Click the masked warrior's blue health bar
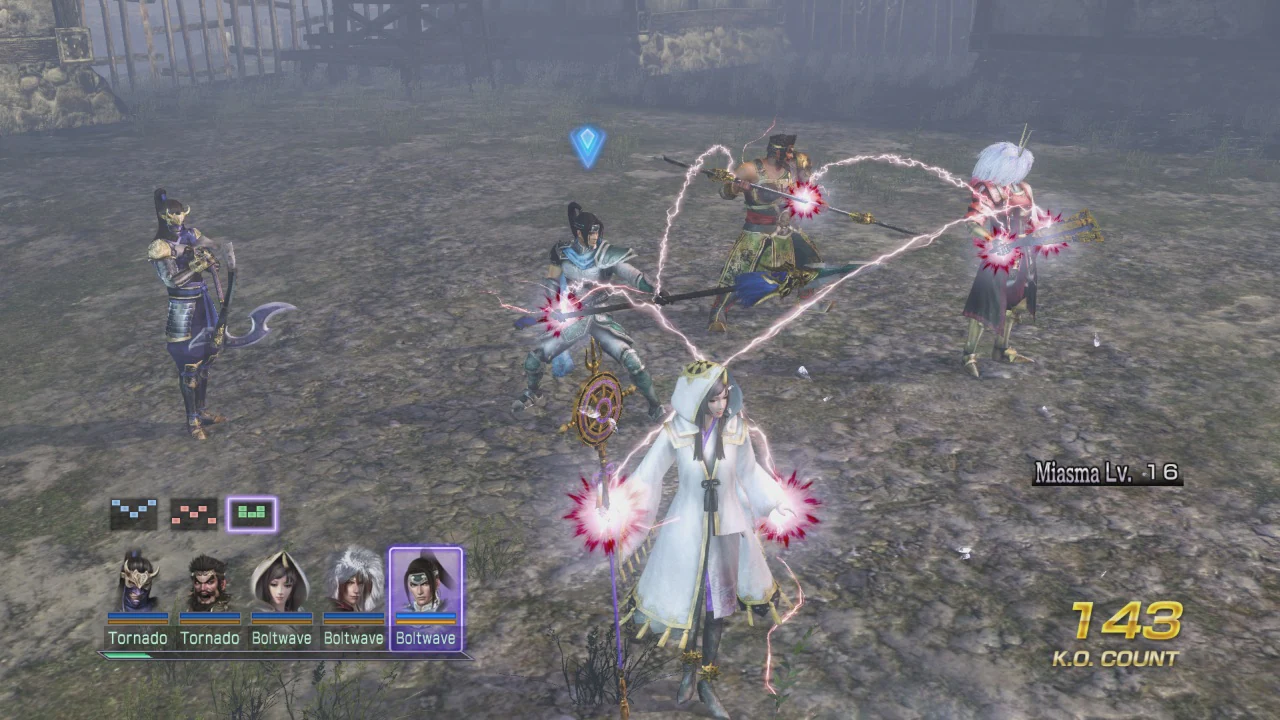1280x720 pixels. [138, 613]
